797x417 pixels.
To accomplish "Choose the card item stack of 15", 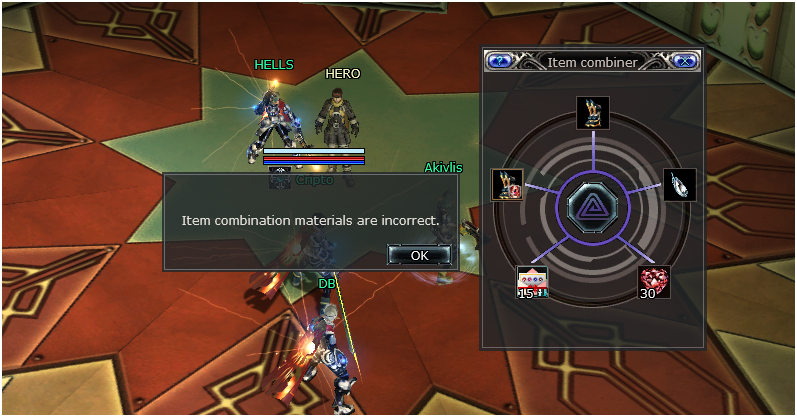I will point(532,282).
